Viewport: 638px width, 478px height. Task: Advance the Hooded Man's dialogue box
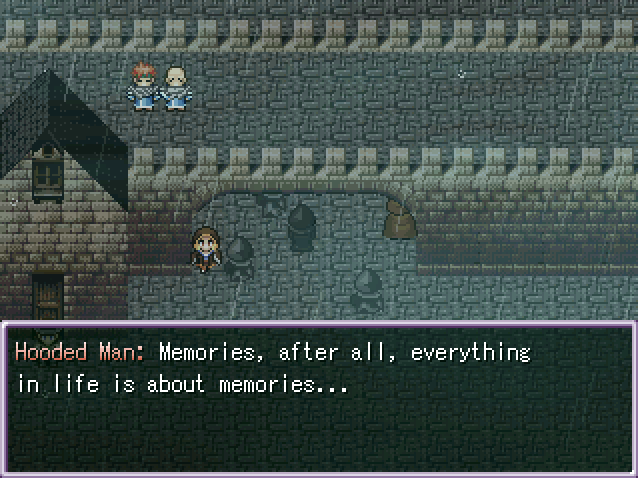[319, 397]
